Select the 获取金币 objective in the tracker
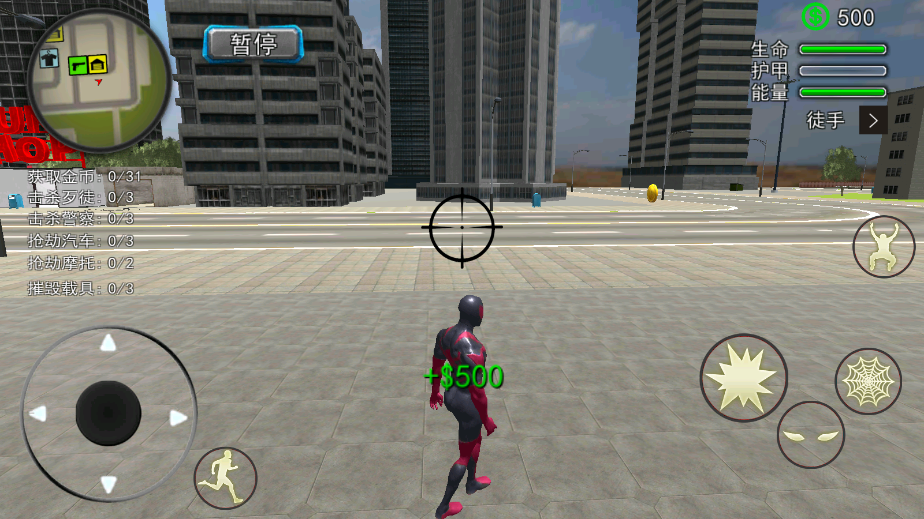The height and width of the screenshot is (519, 924). tap(84, 176)
